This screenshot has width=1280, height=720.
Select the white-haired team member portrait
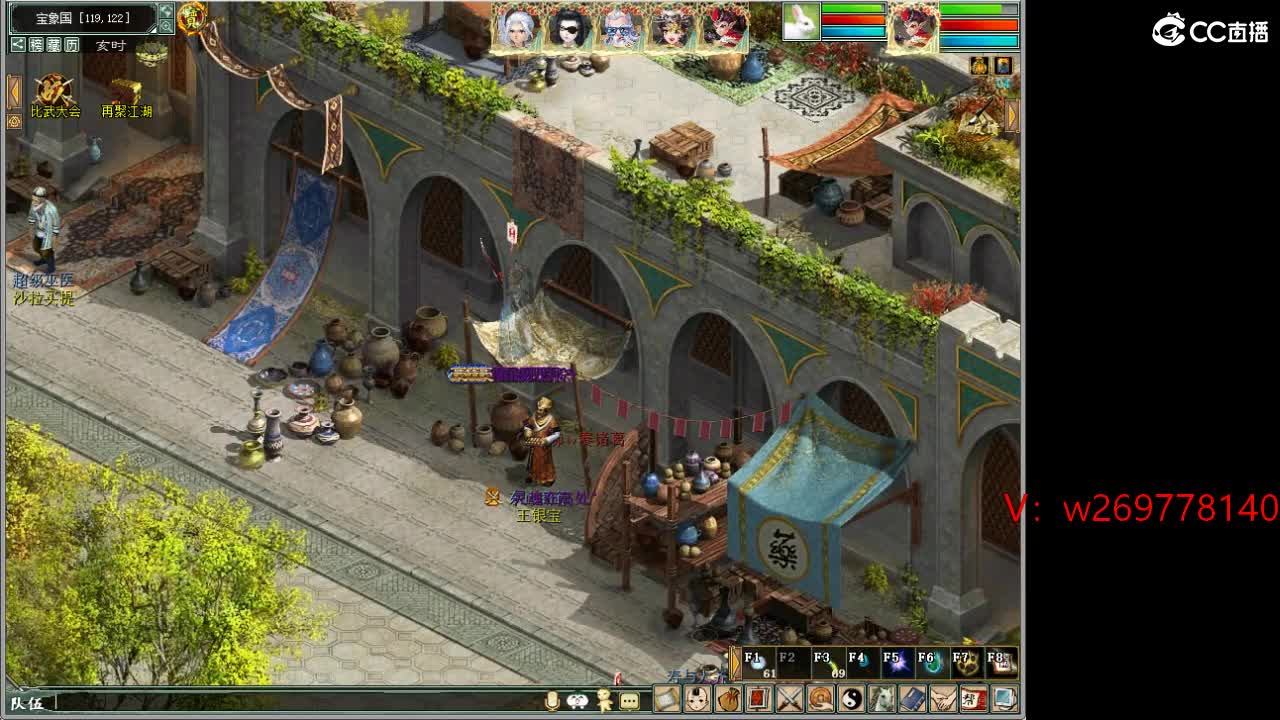(x=517, y=29)
